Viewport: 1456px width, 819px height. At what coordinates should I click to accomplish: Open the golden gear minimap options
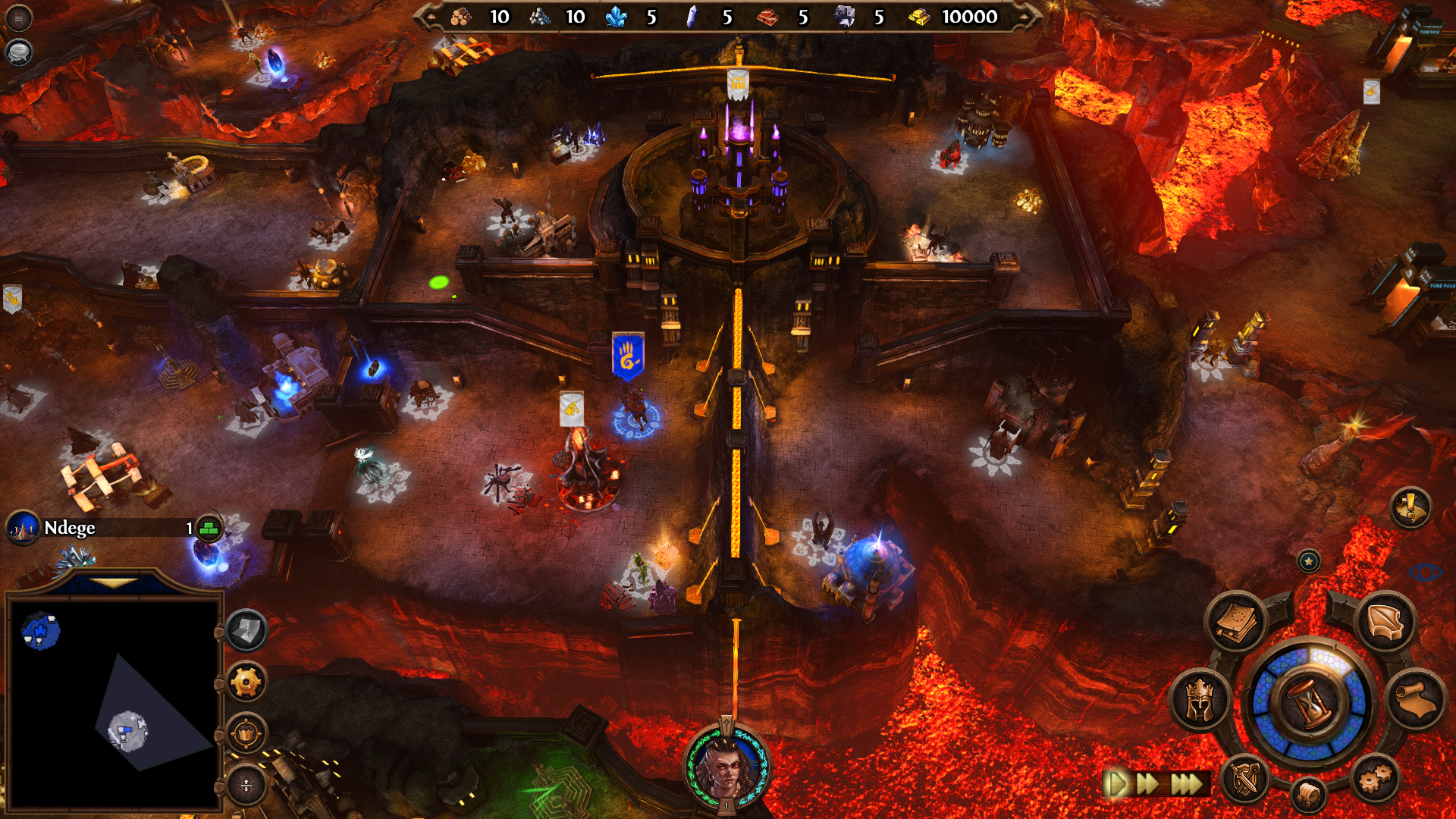coord(246,682)
